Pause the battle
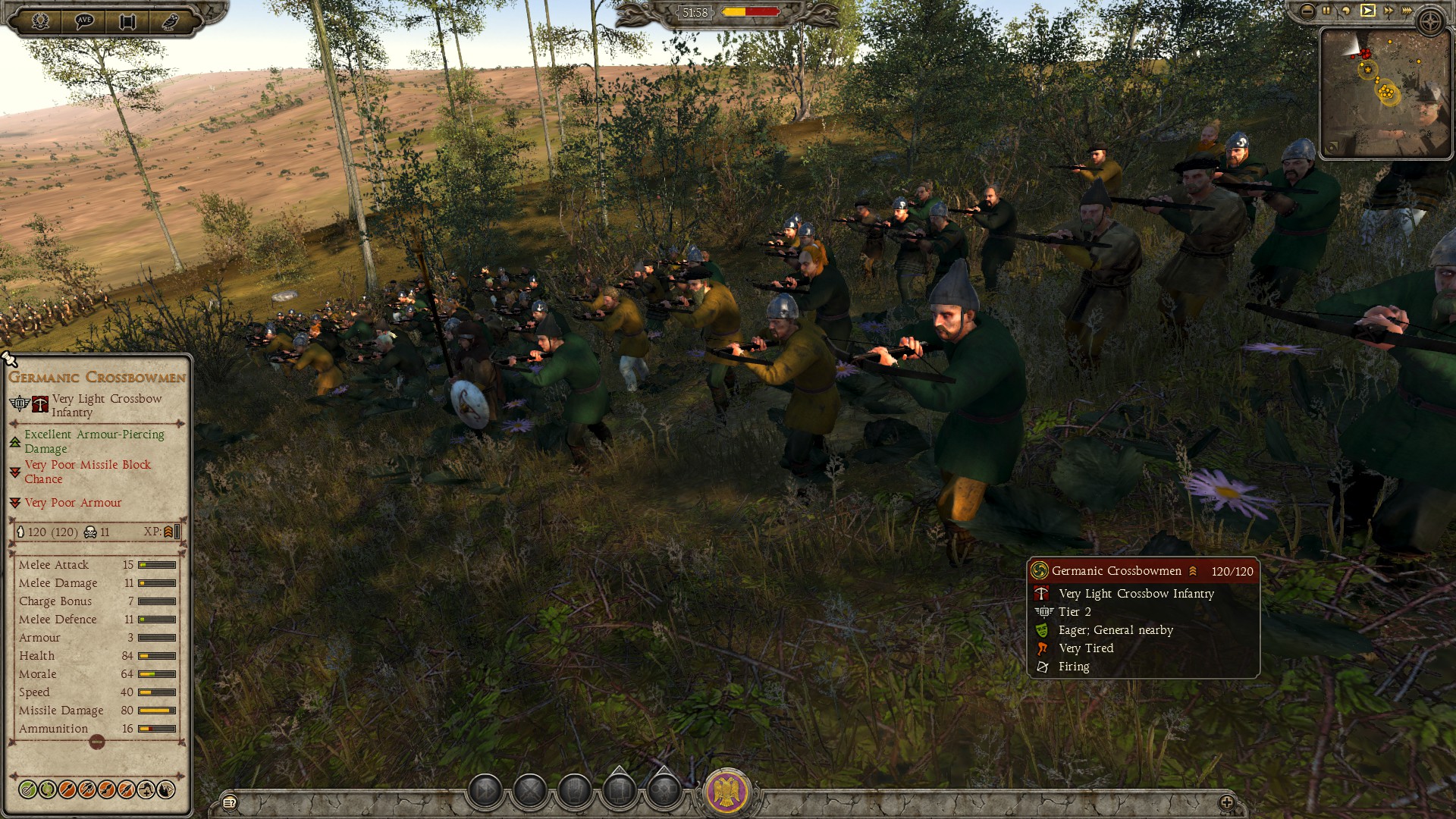1456x819 pixels. (1326, 11)
